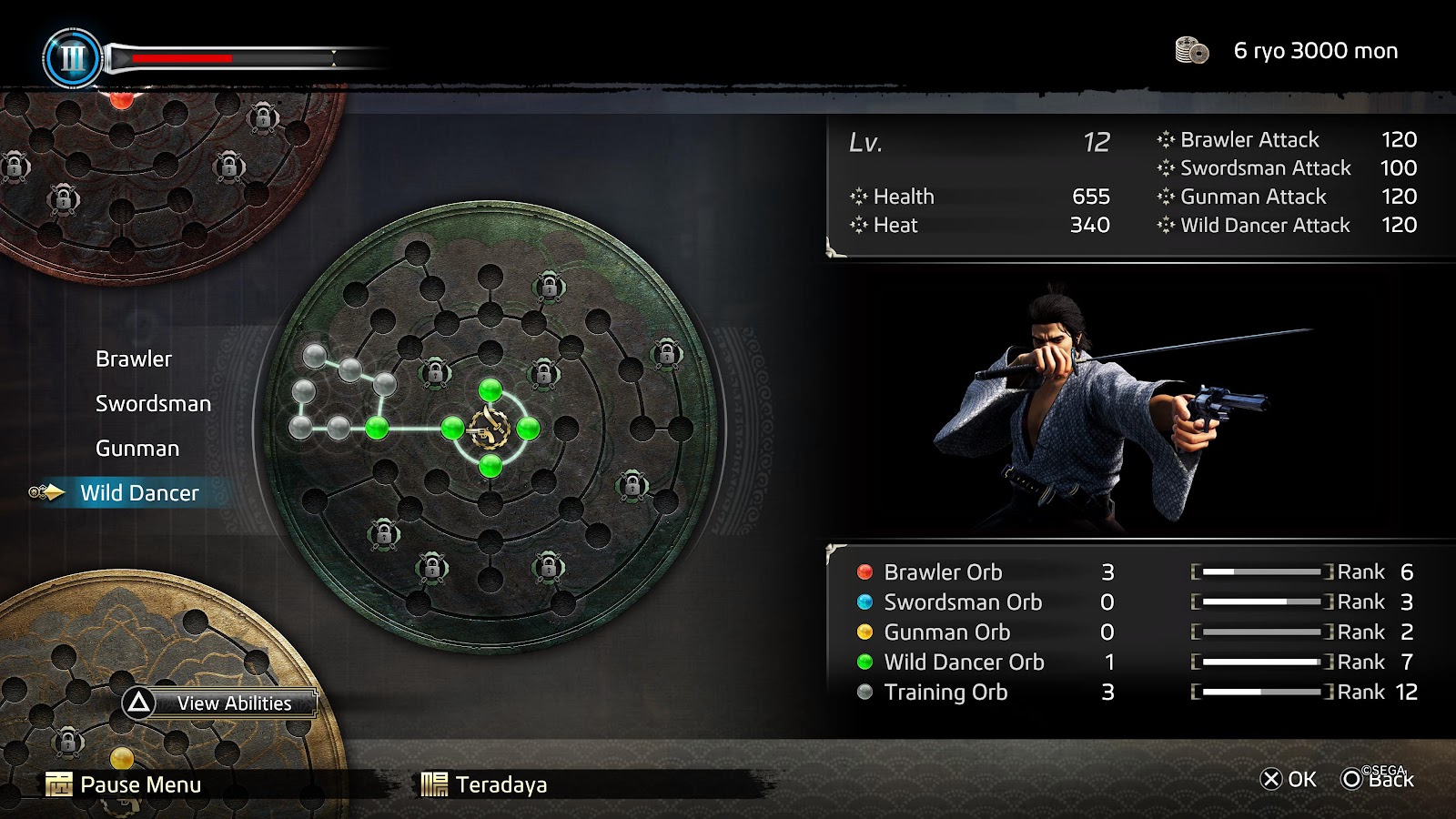Select the Training Orb row

coord(945,693)
